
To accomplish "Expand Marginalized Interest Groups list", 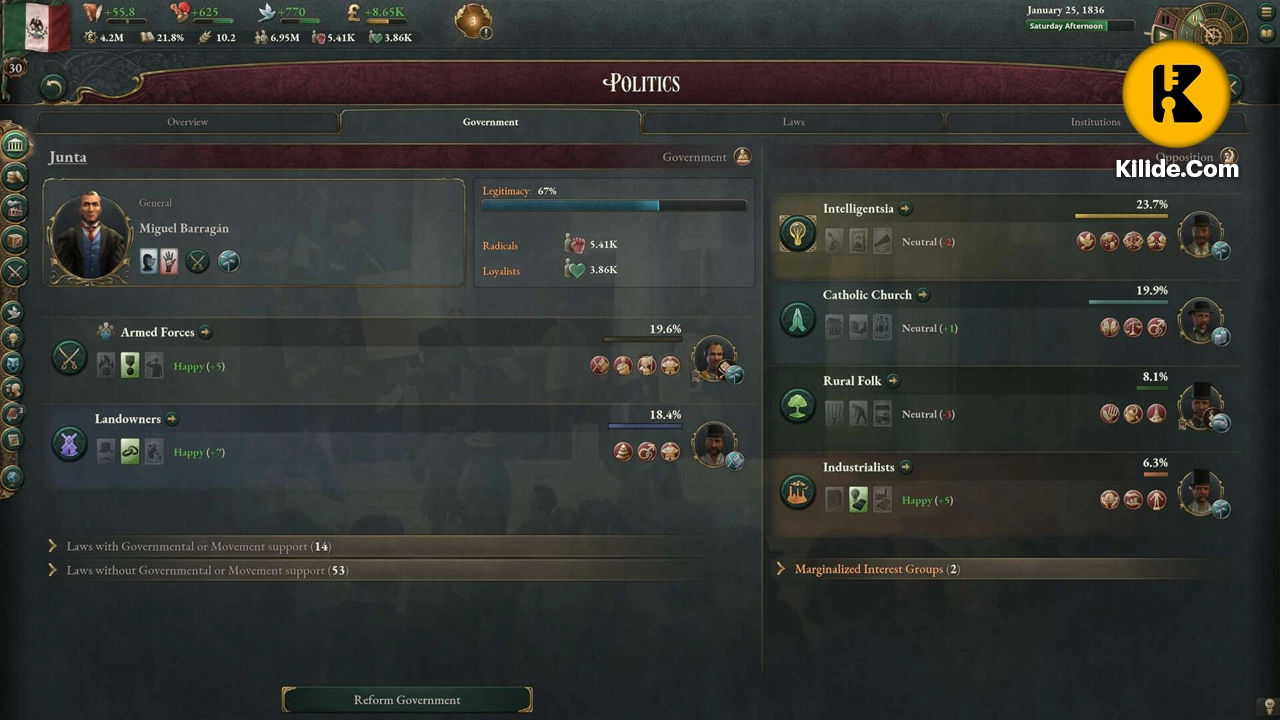I will [876, 569].
